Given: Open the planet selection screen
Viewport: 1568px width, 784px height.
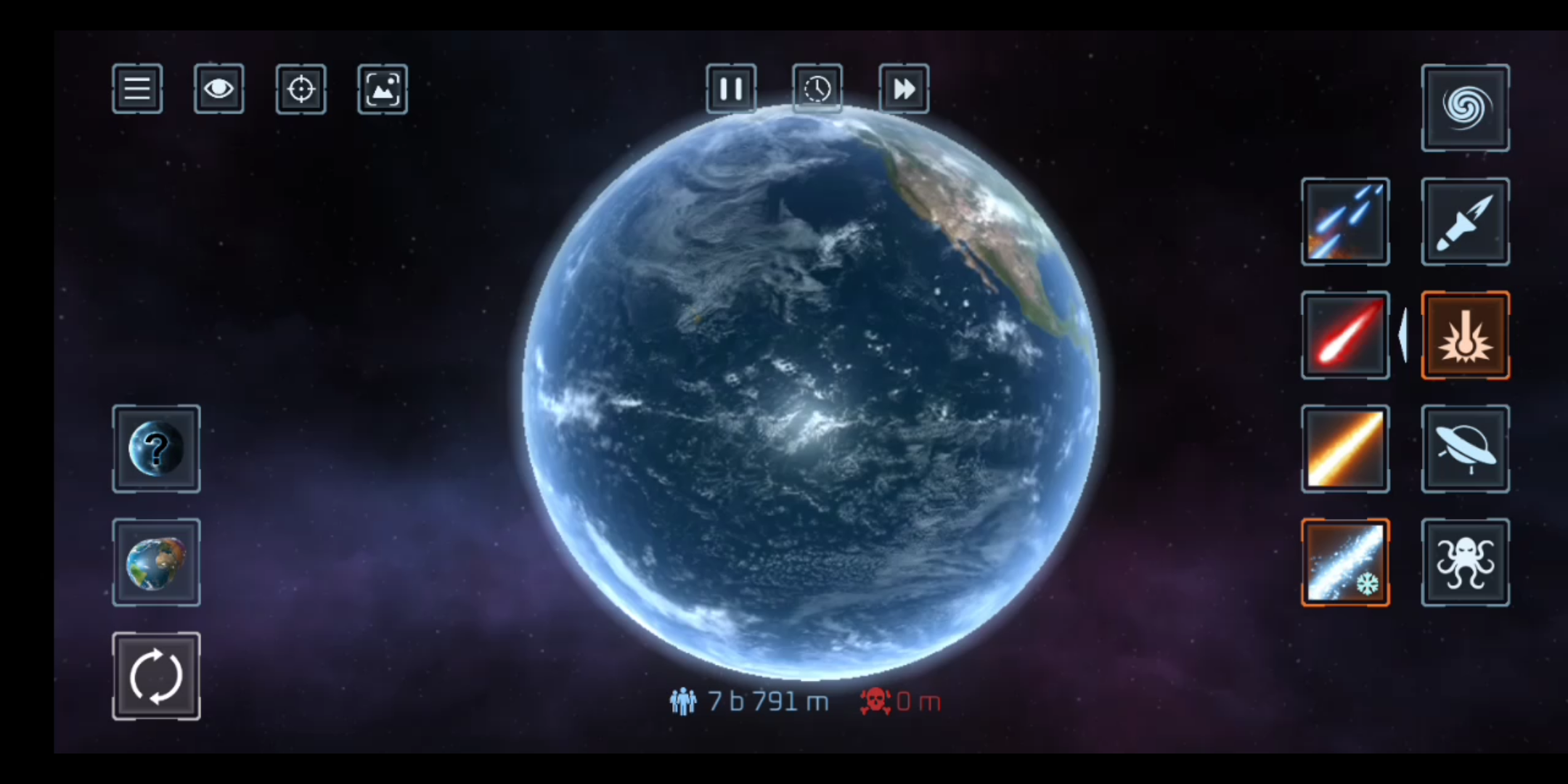Looking at the screenshot, I should point(155,563).
